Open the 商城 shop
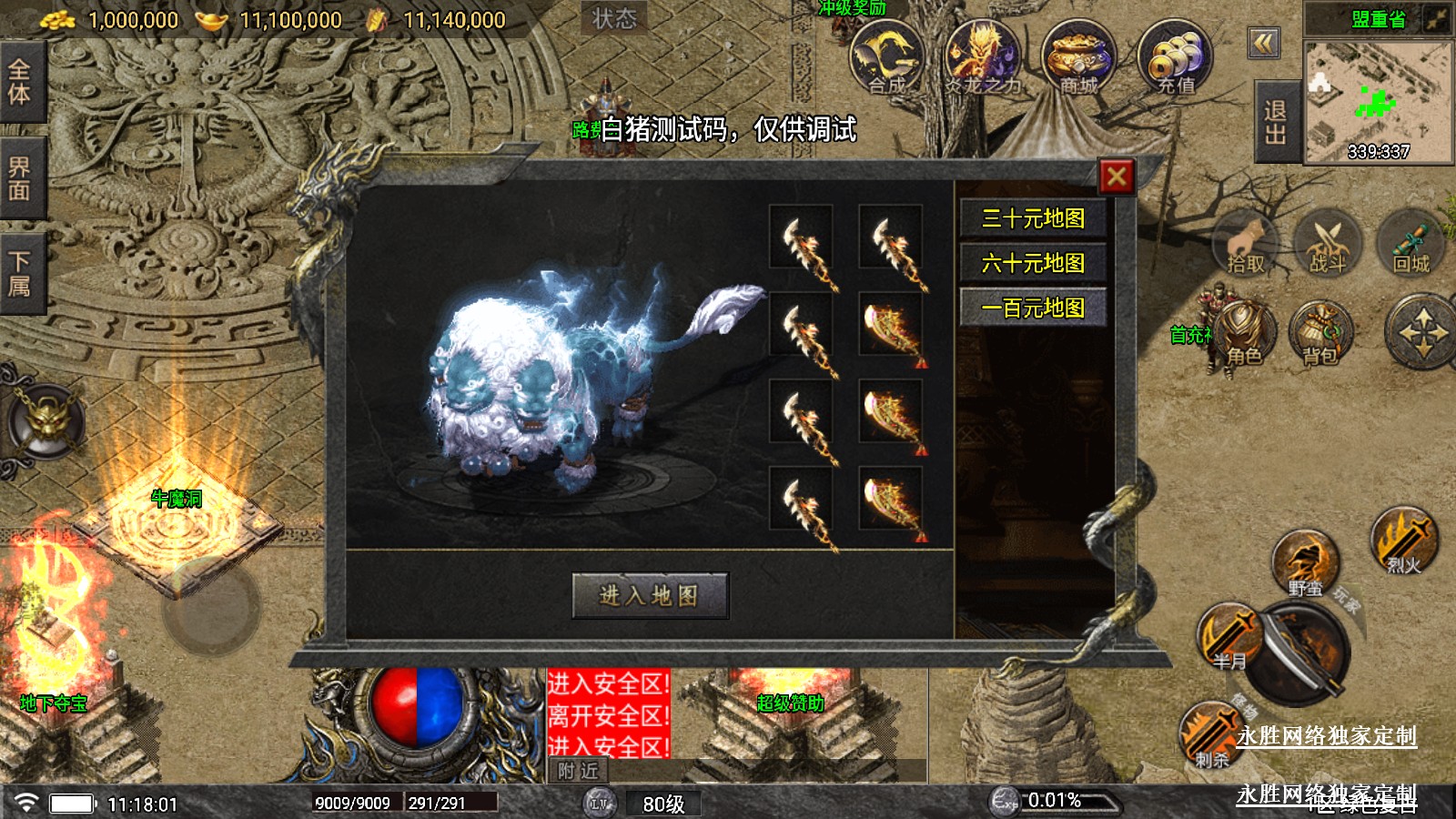 click(1078, 58)
